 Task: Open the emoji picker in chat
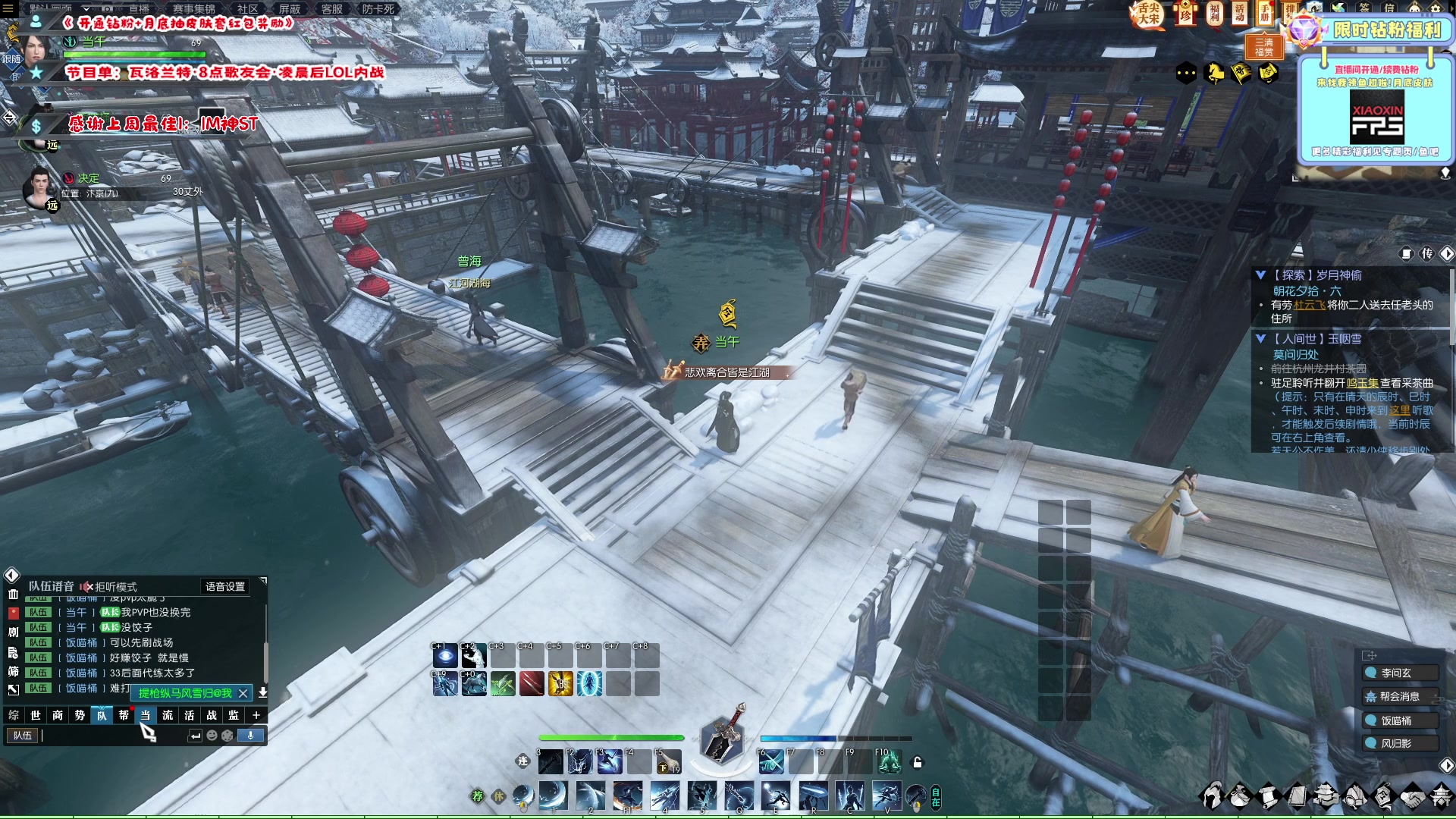point(212,736)
